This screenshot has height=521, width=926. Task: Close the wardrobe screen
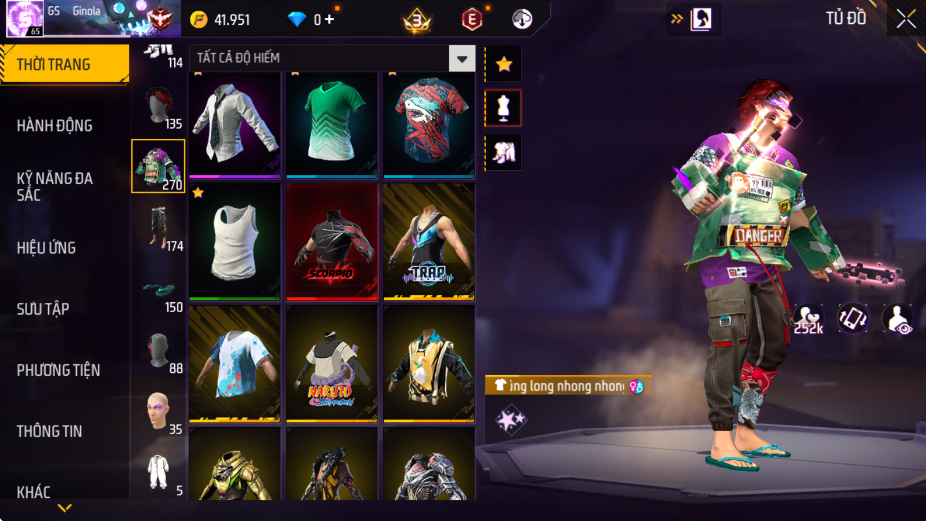click(905, 19)
